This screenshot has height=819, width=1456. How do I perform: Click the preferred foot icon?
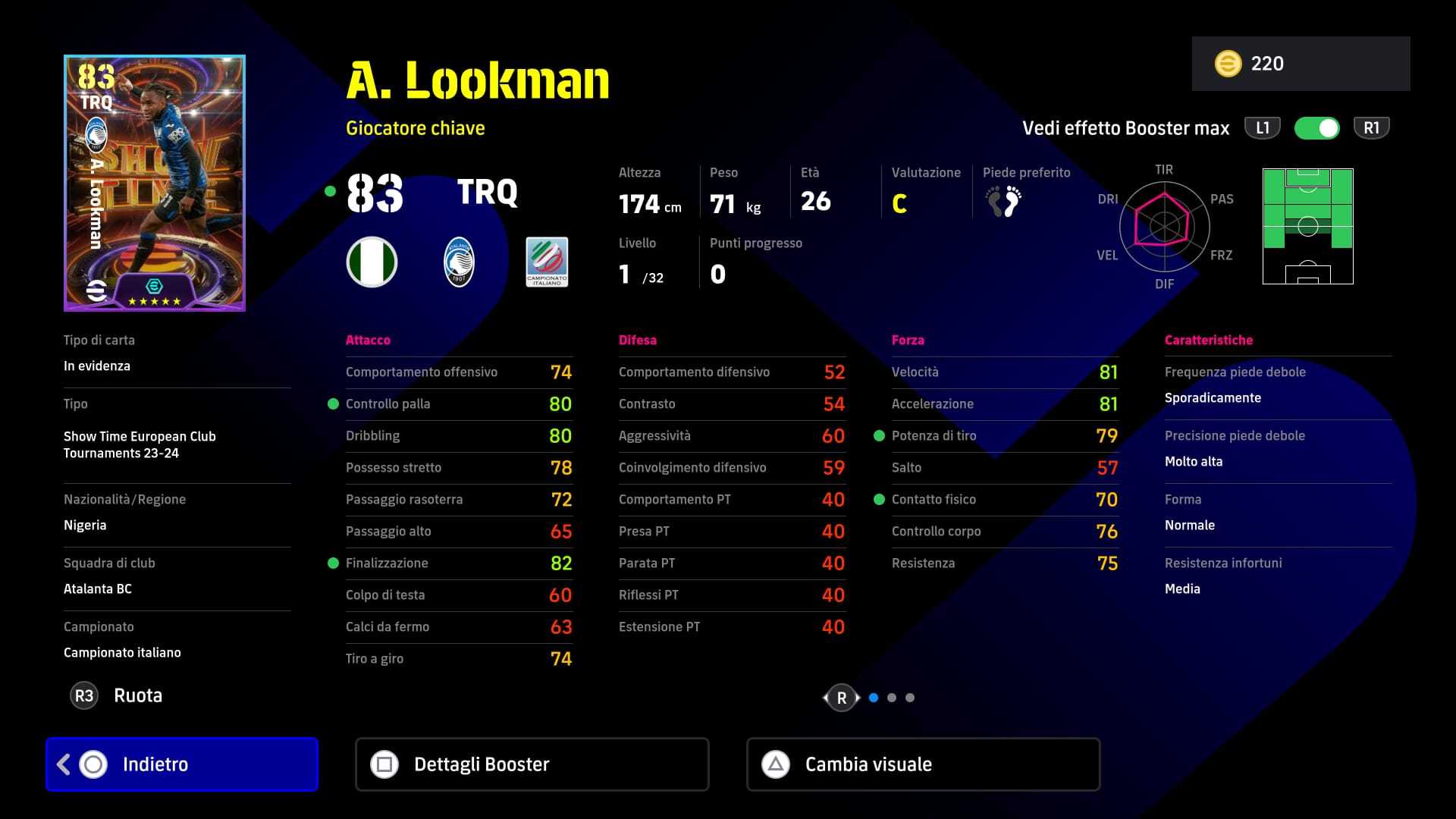pos(1003,202)
